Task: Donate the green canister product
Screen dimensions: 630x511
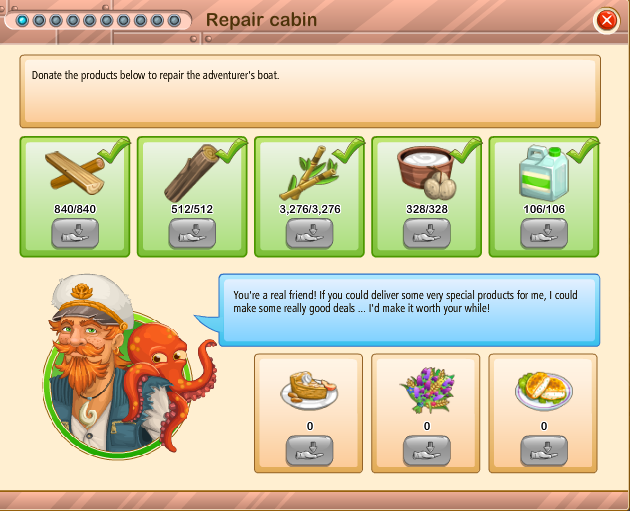Action: pyautogui.click(x=544, y=232)
